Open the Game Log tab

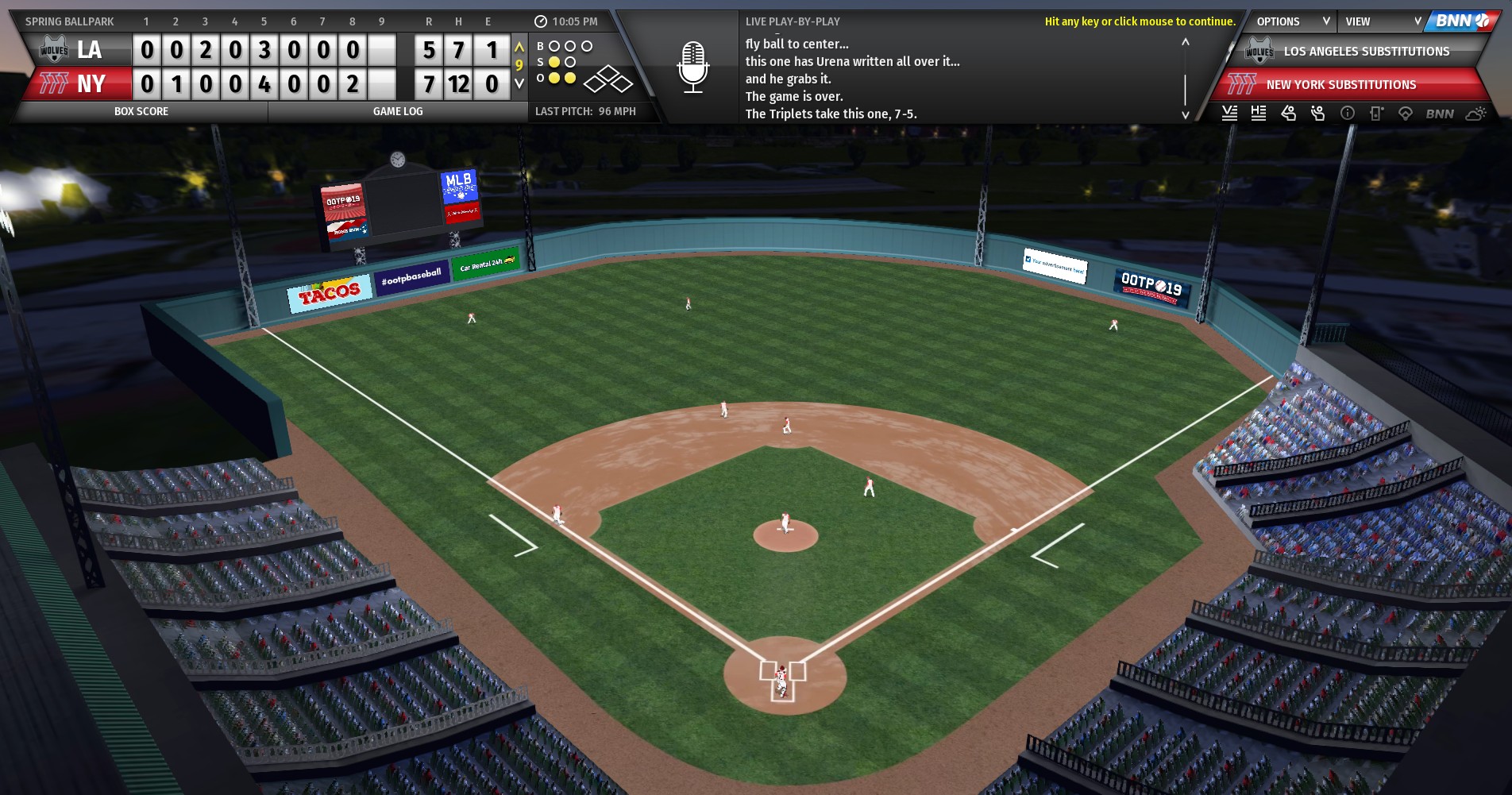[x=398, y=112]
